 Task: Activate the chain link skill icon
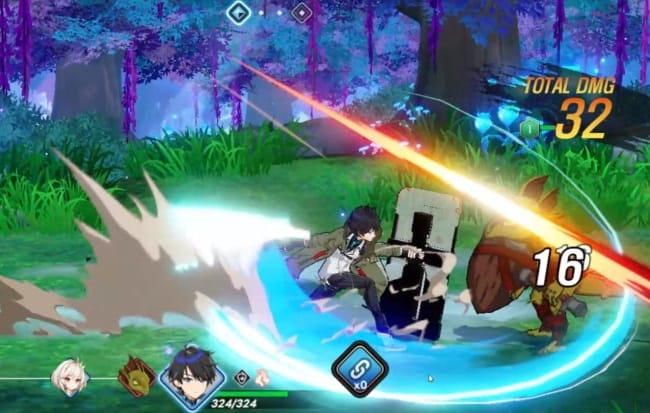[359, 369]
